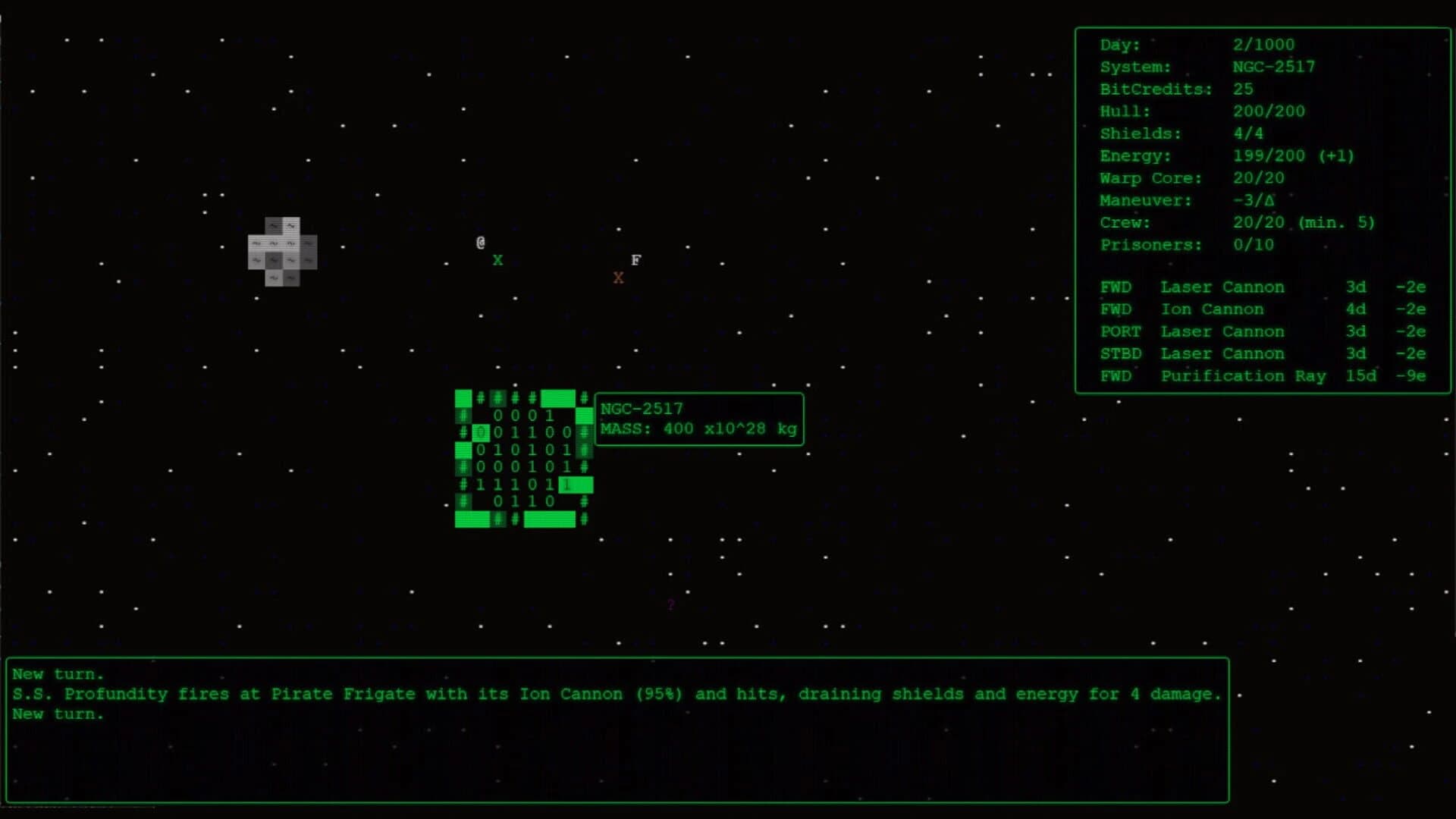The height and width of the screenshot is (819, 1456).
Task: Select the orange X marker near the frigate
Action: pyautogui.click(x=619, y=278)
